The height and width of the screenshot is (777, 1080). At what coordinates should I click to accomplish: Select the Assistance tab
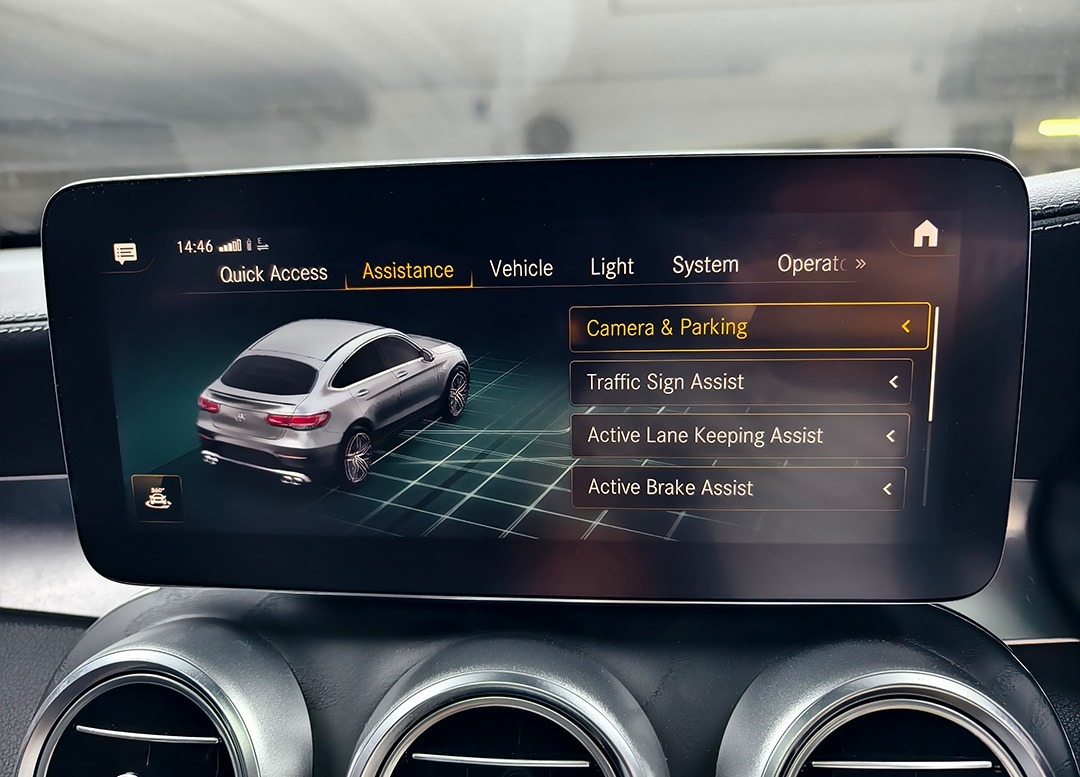[407, 271]
